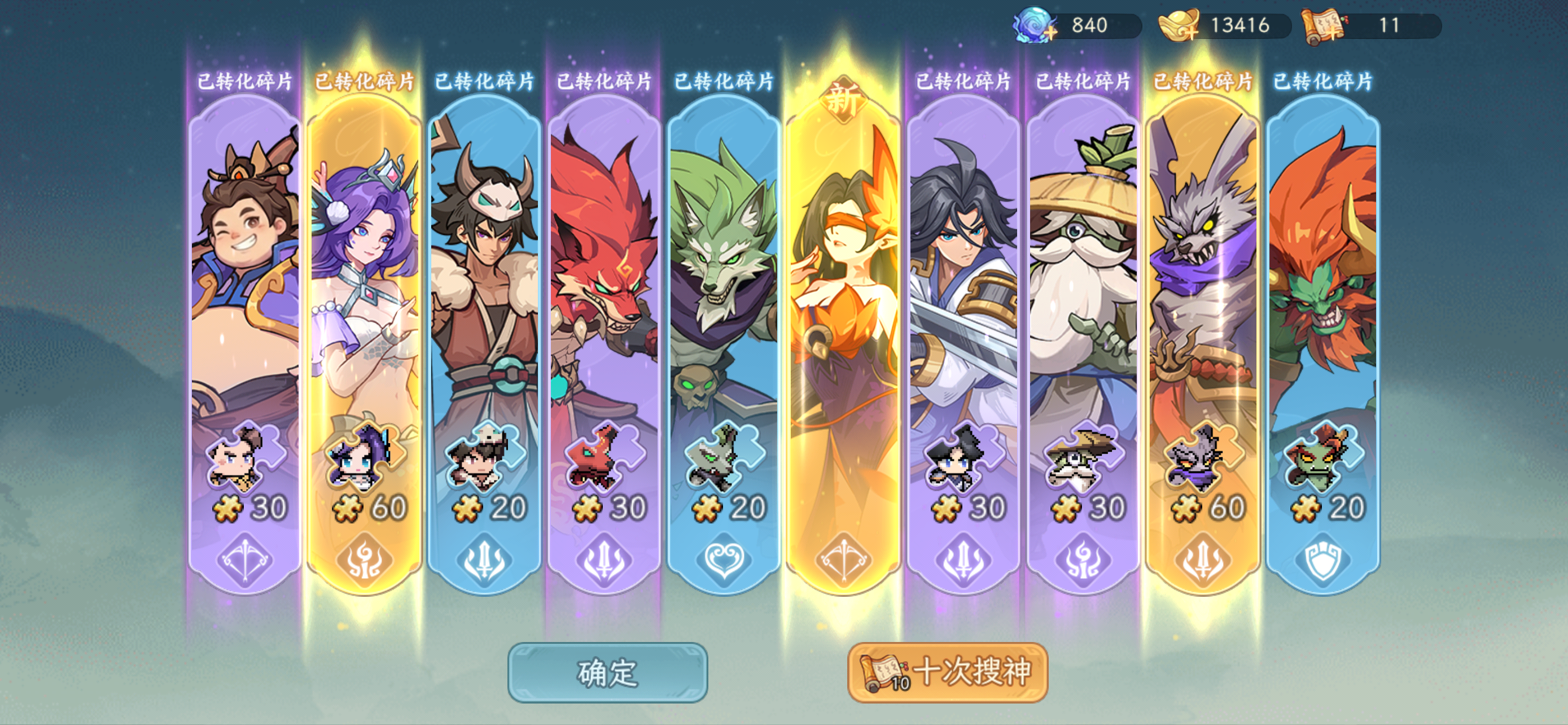This screenshot has width=1568, height=725.
Task: Click the straw-hat elder character card
Action: point(1089,274)
